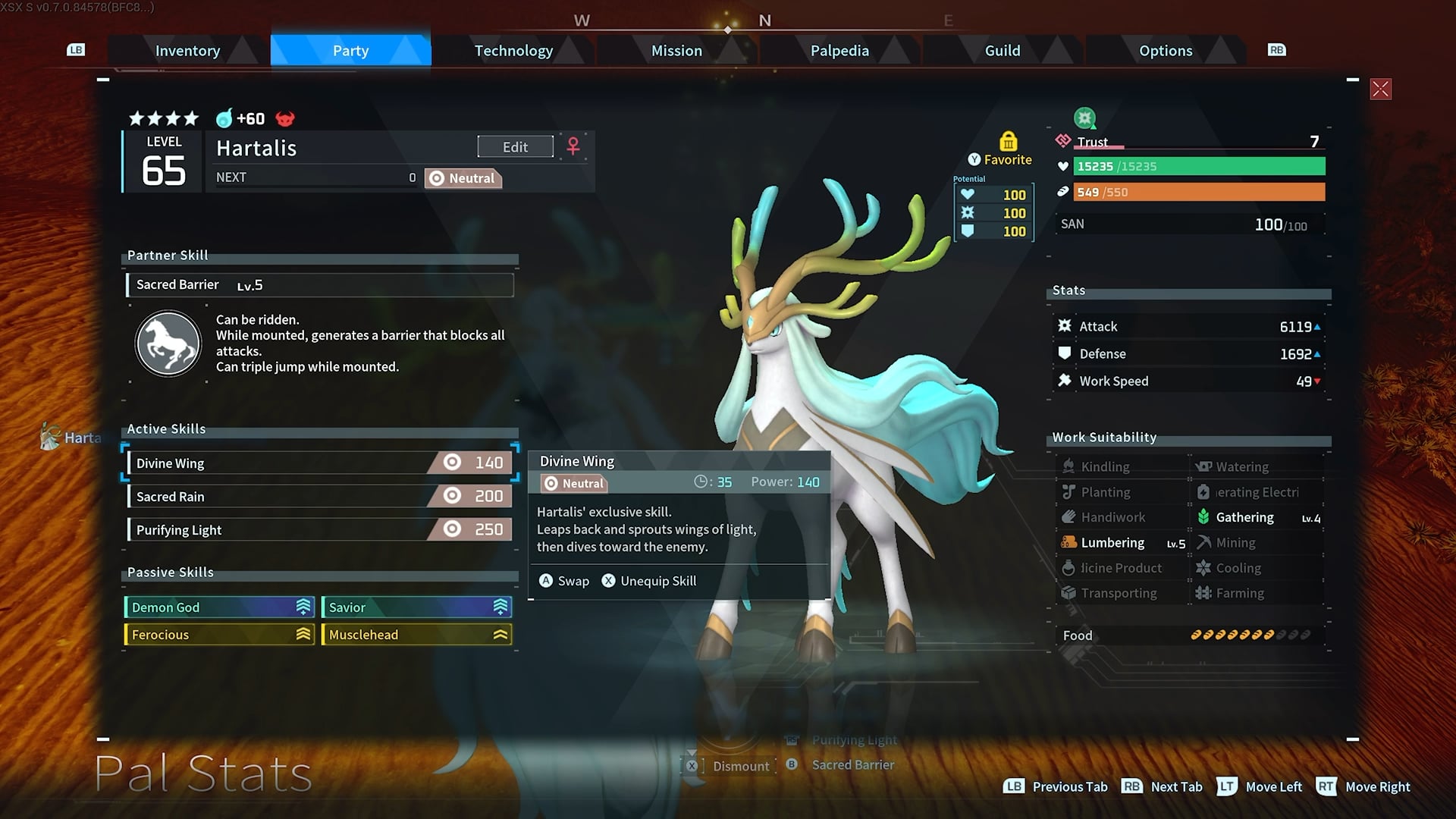Show the Palpedia tab
This screenshot has height=819, width=1456.
click(x=839, y=51)
